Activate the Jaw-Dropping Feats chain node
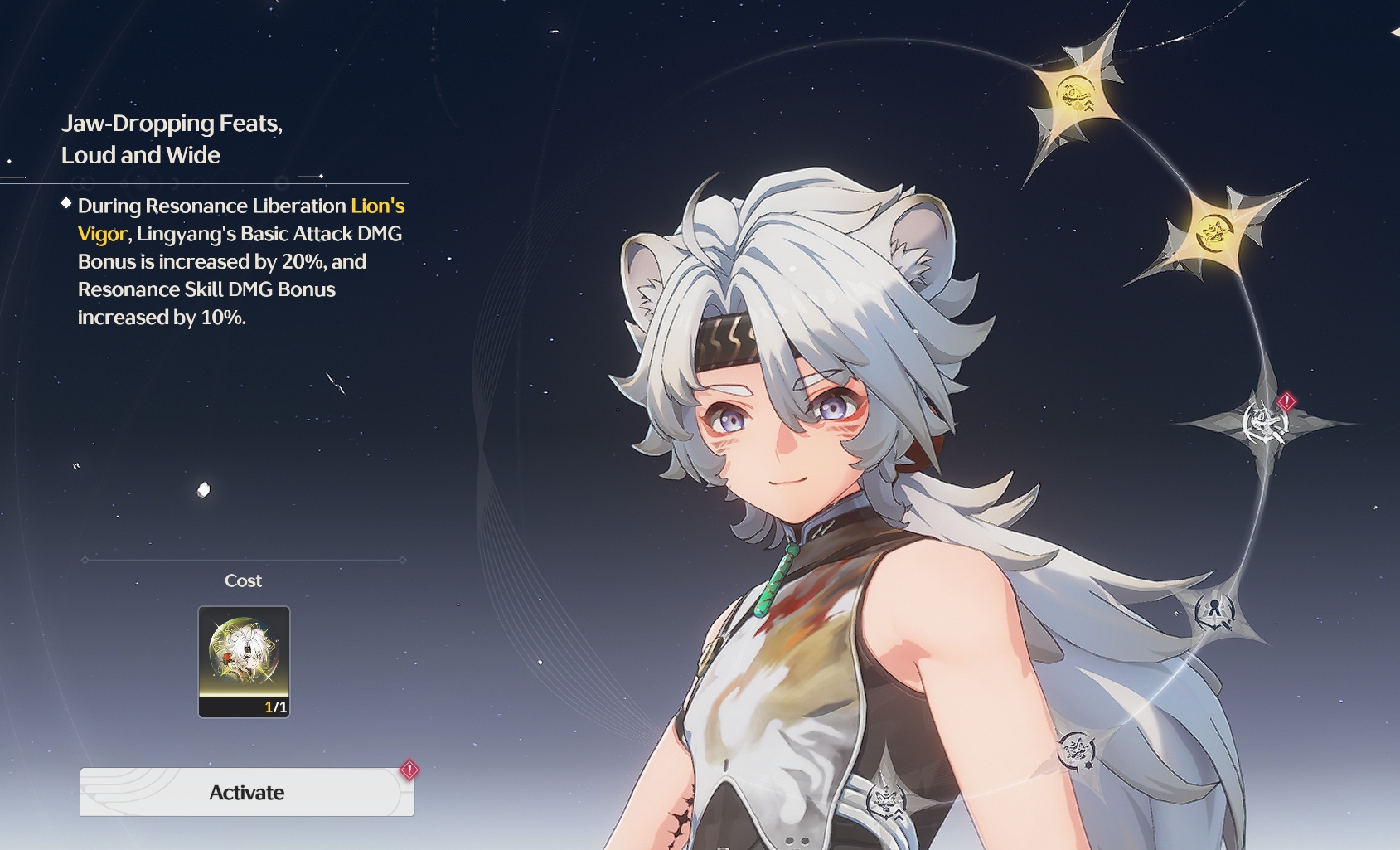This screenshot has width=1400, height=850. point(247,793)
